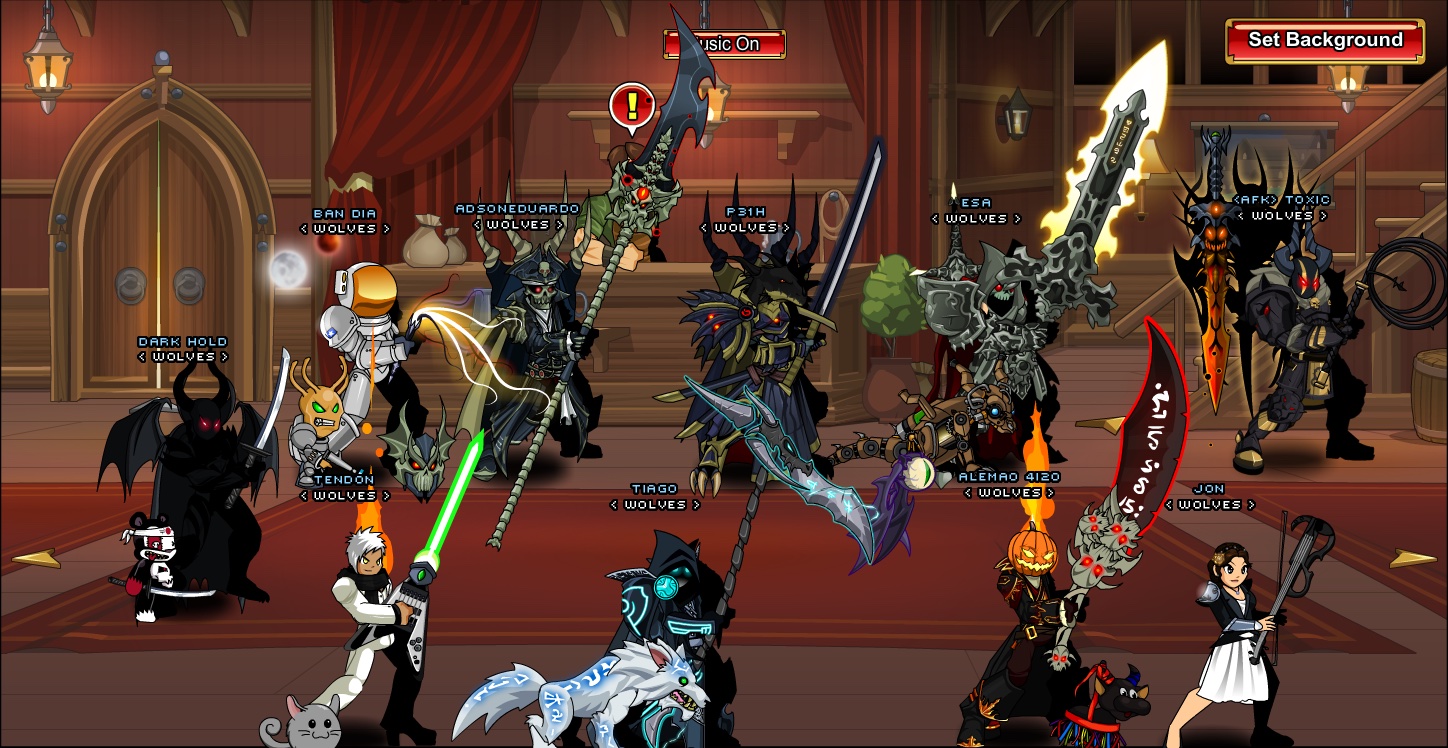Go to the left room with gold arrow
Image resolution: width=1448 pixels, height=748 pixels.
tap(35, 559)
